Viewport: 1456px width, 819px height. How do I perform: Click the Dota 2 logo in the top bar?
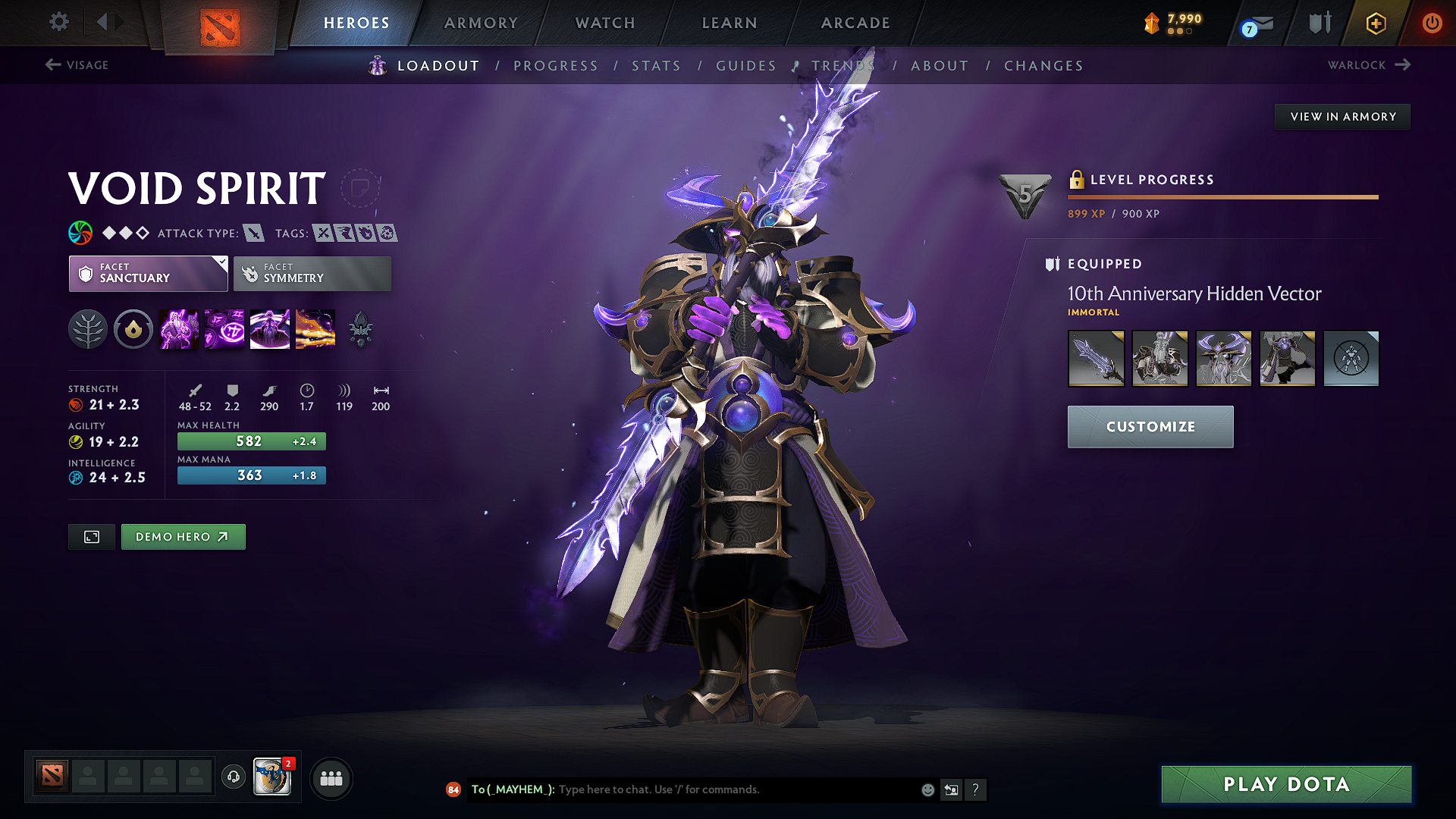pos(220,23)
